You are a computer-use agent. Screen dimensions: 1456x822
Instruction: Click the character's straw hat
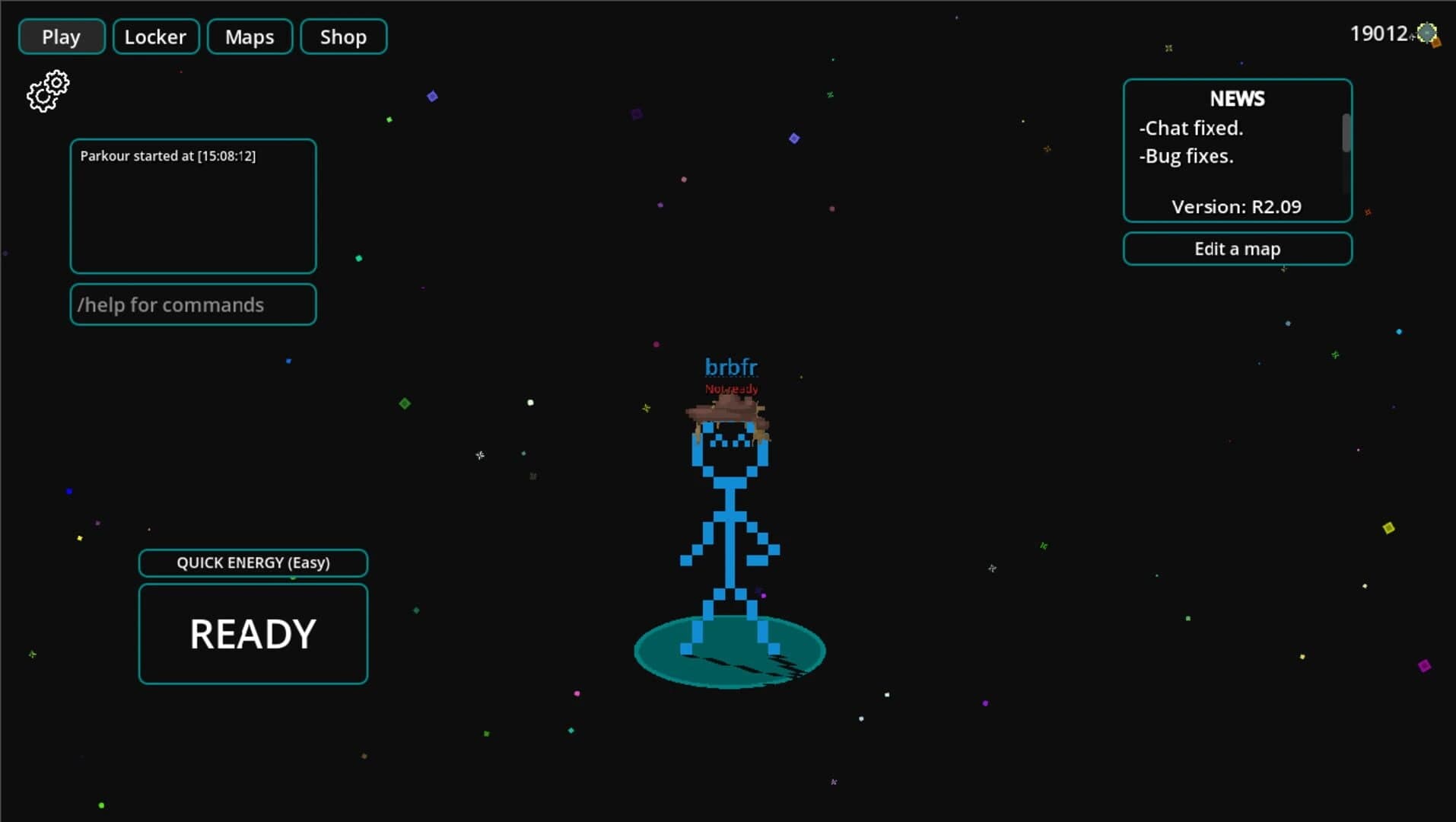coord(728,411)
